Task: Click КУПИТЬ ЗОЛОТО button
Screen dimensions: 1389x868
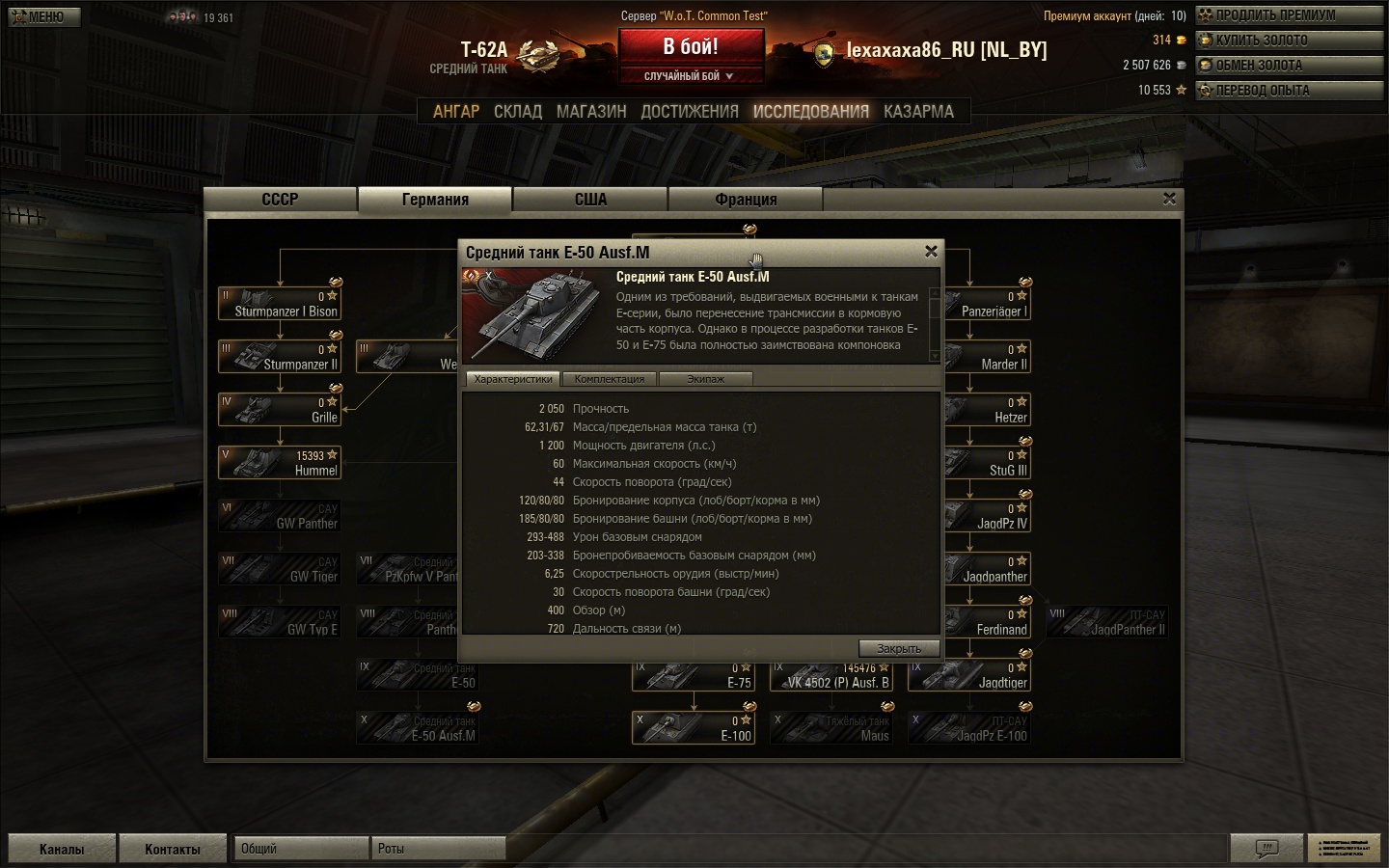Action: click(1289, 41)
